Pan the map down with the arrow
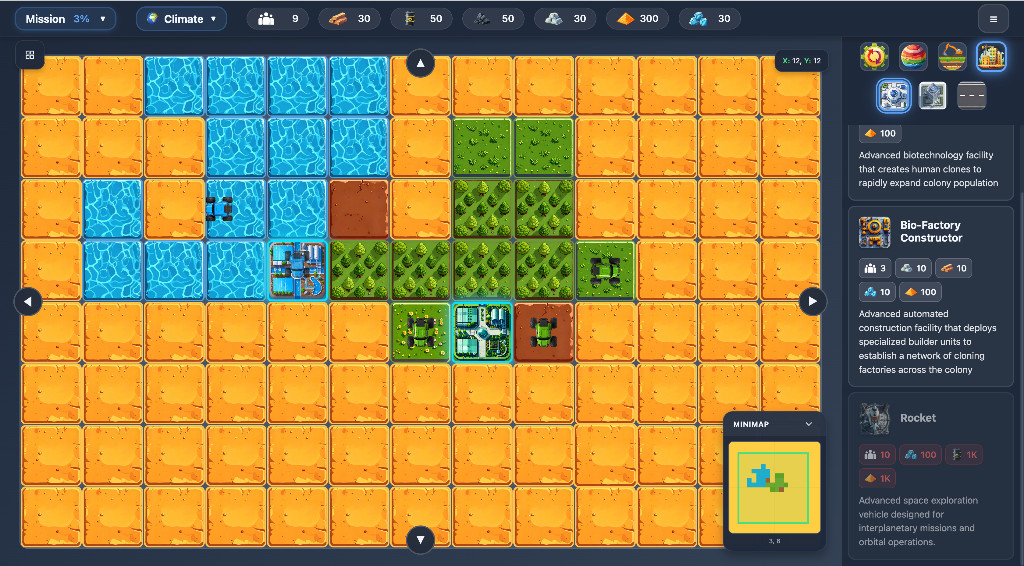1024x566 pixels. [x=420, y=539]
